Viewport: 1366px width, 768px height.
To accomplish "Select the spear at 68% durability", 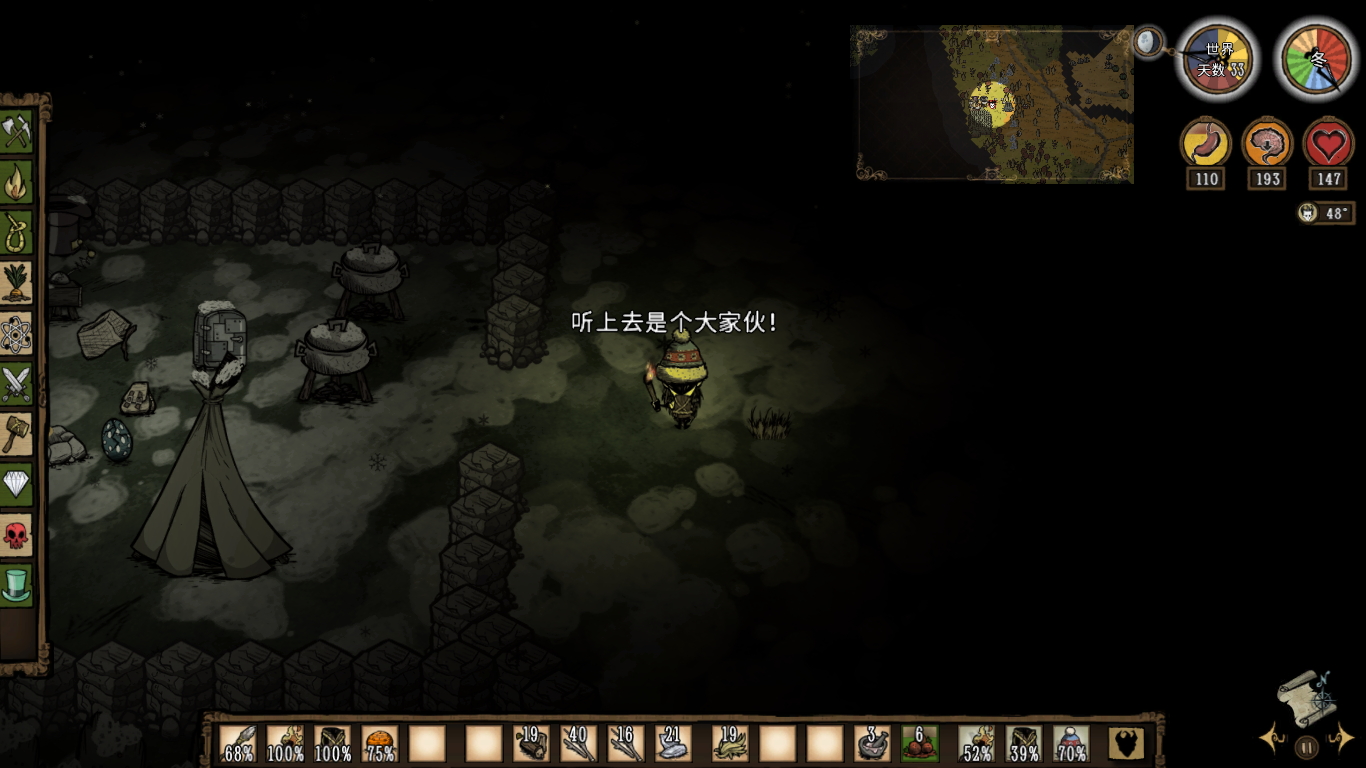I will [x=238, y=744].
